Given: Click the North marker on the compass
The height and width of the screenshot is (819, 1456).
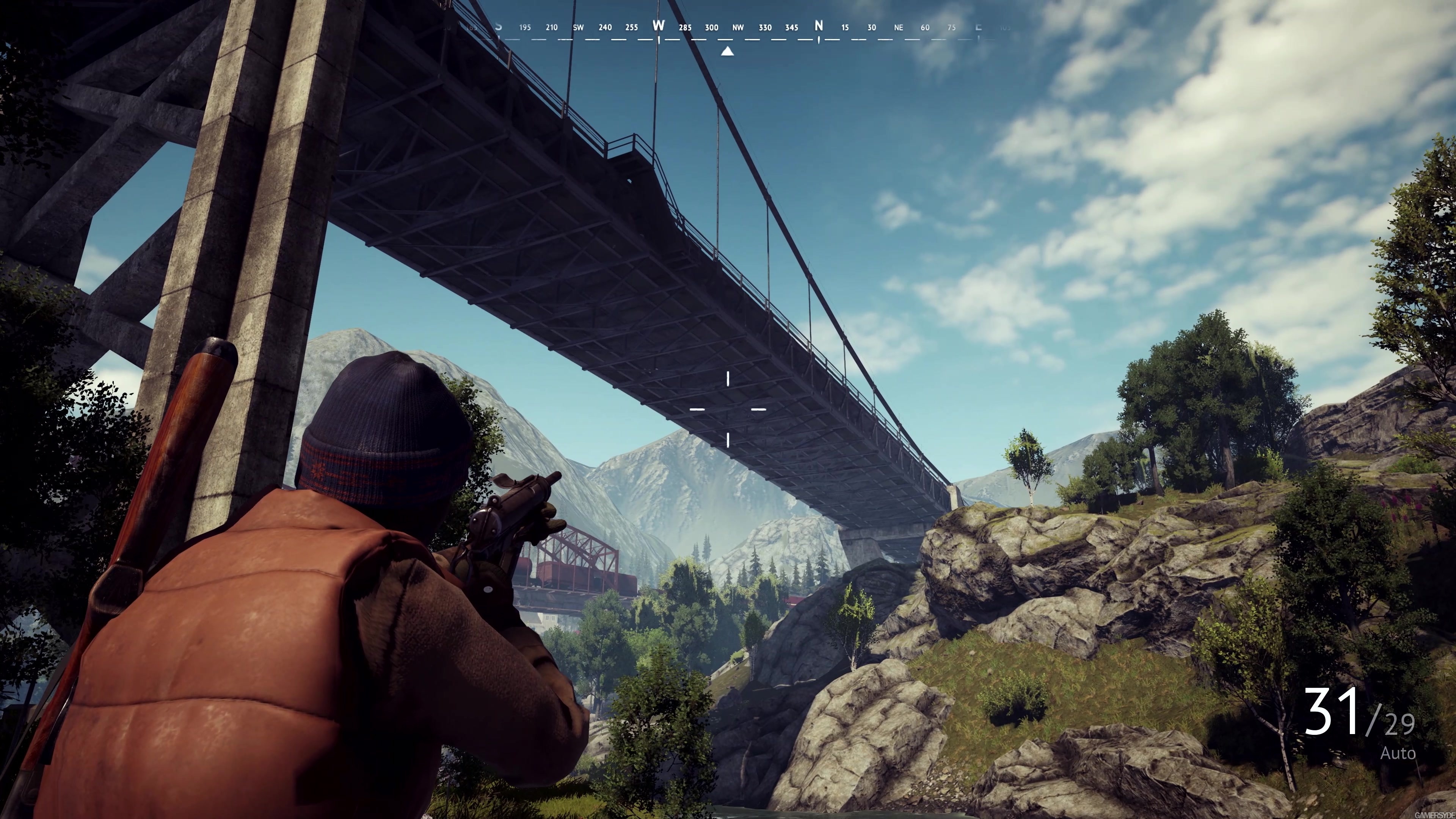Looking at the screenshot, I should [819, 26].
